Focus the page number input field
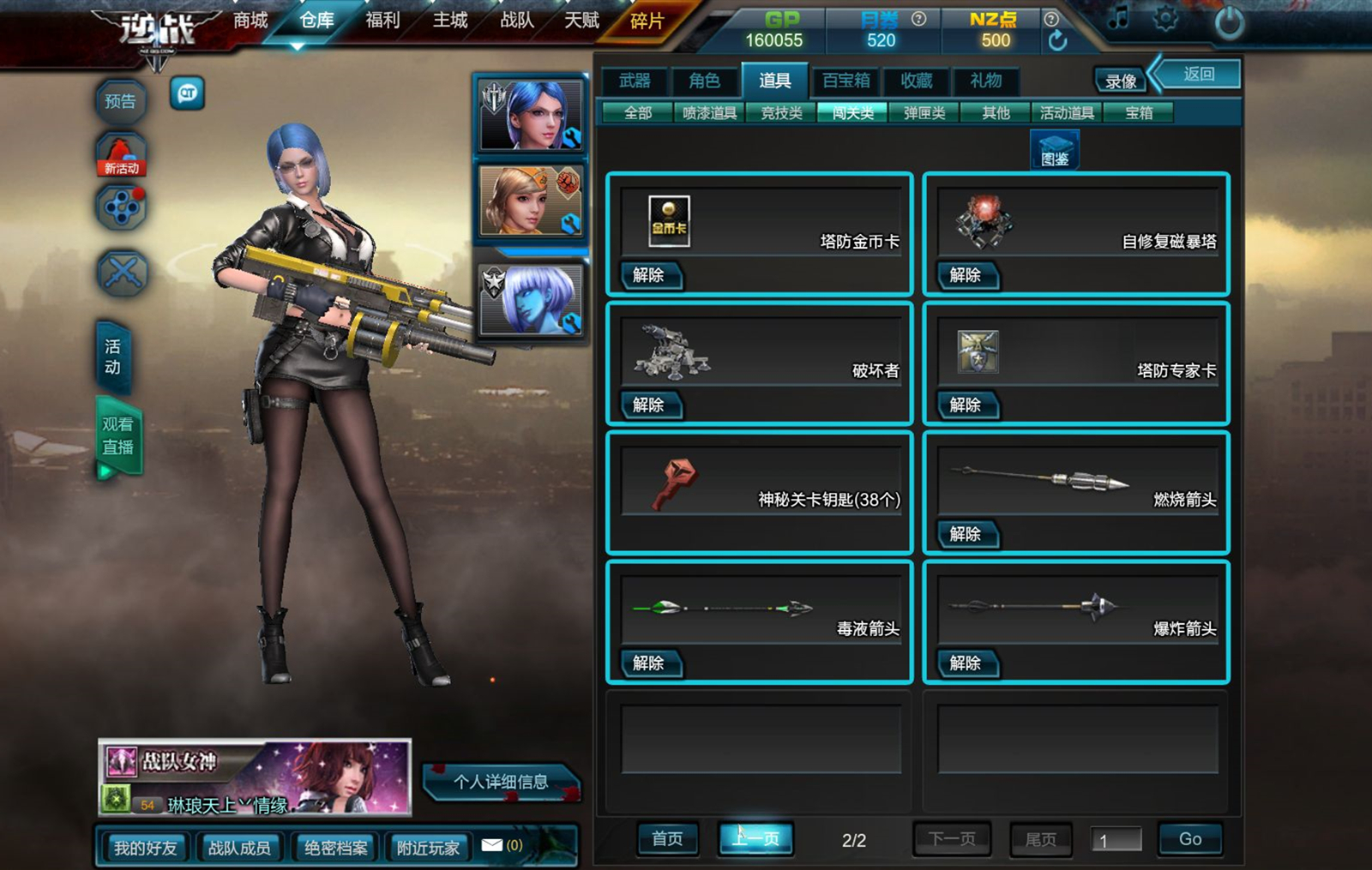The image size is (1372, 870). tap(1116, 840)
